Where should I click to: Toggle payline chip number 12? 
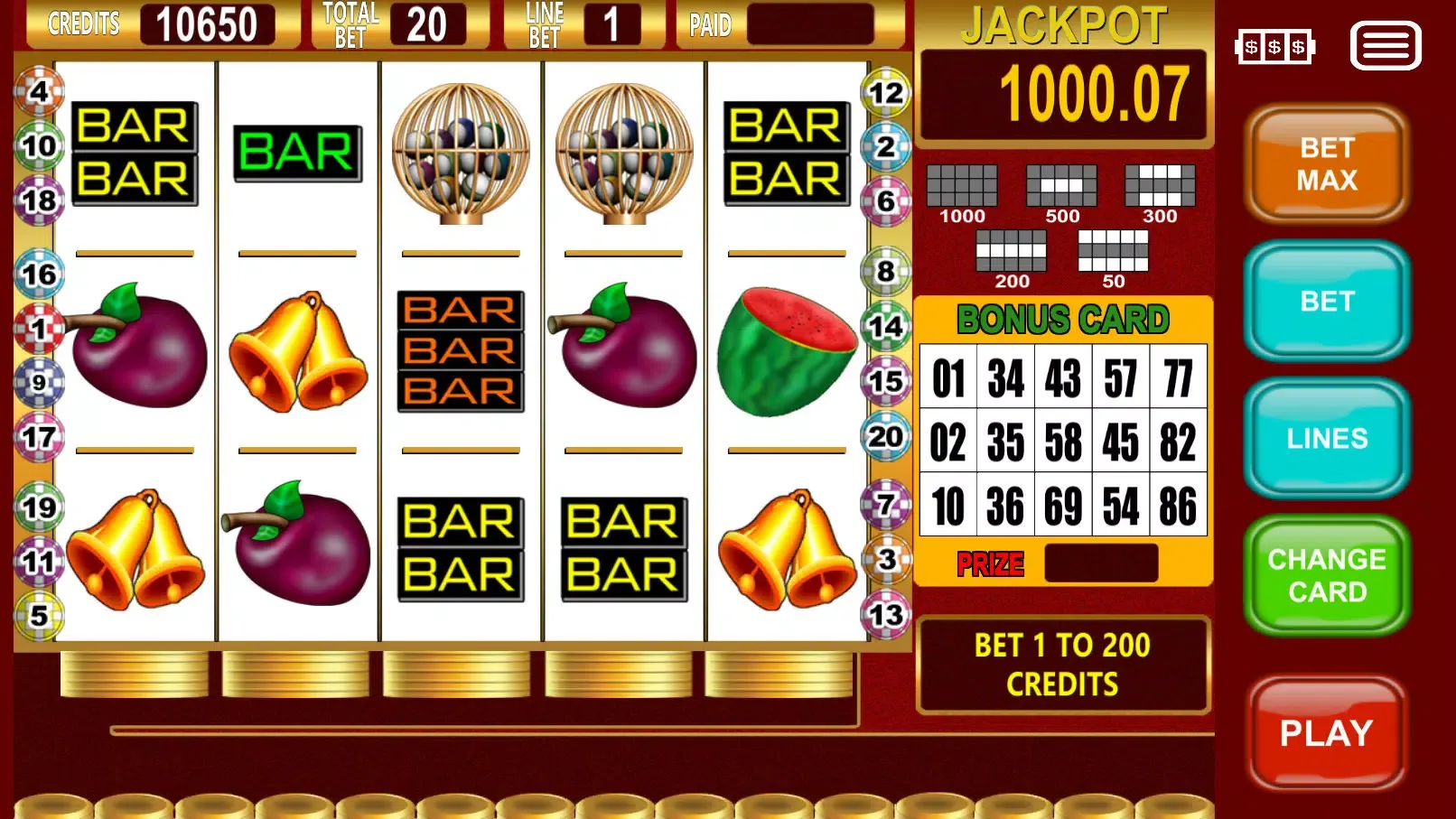pos(887,91)
